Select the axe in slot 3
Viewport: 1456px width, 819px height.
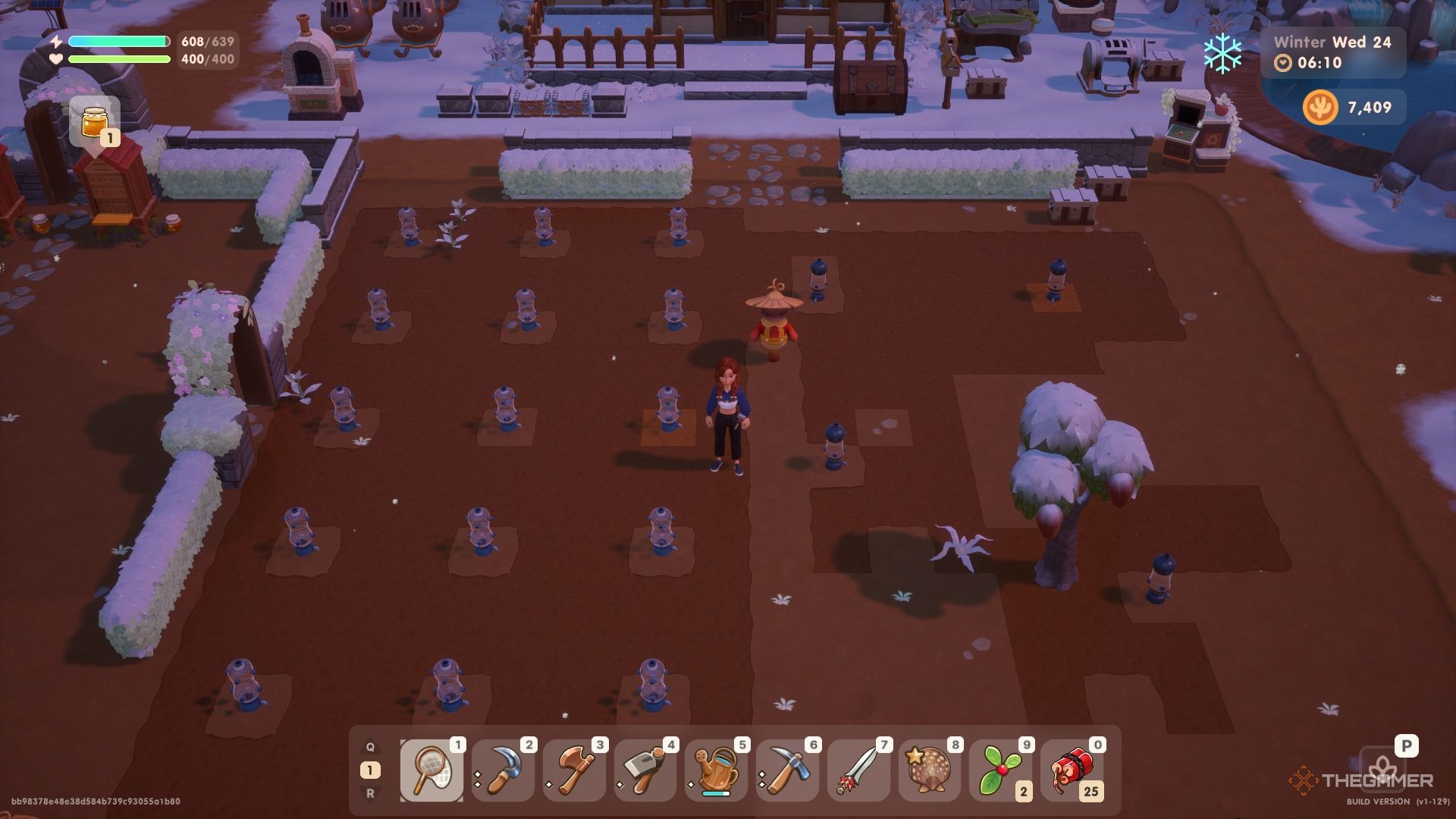[573, 770]
